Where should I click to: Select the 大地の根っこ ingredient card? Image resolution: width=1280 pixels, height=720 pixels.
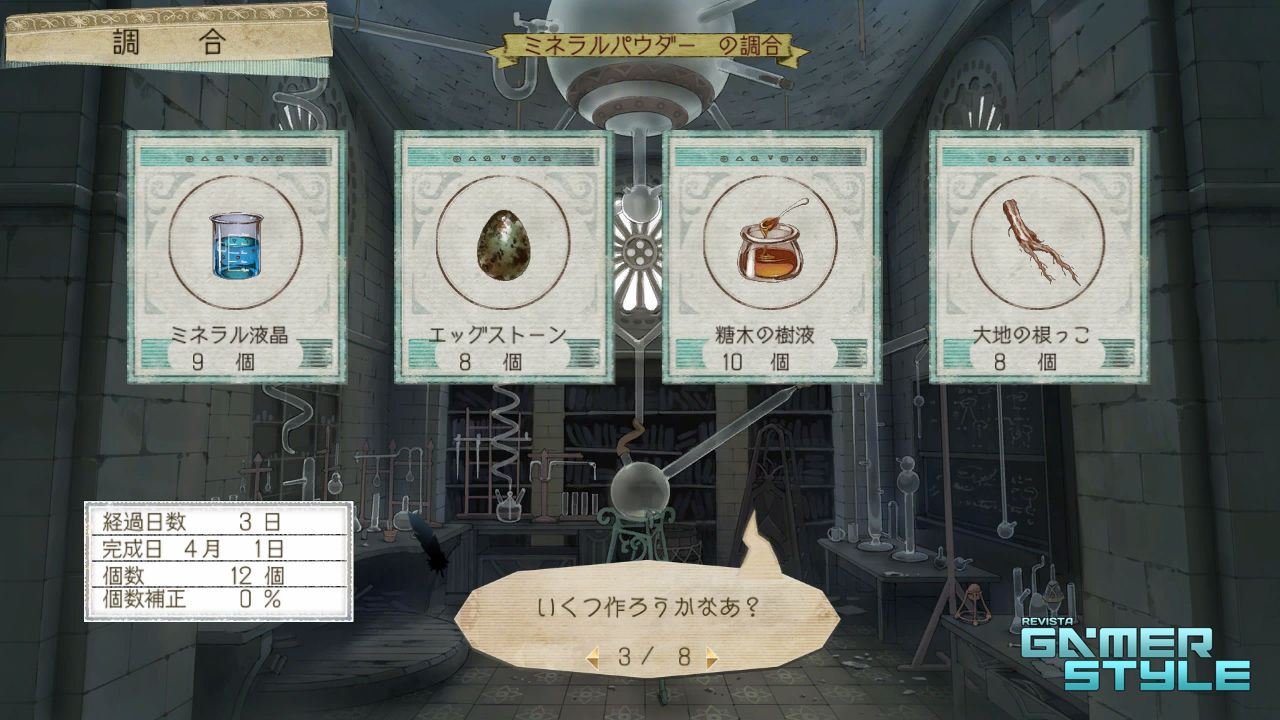(1038, 257)
